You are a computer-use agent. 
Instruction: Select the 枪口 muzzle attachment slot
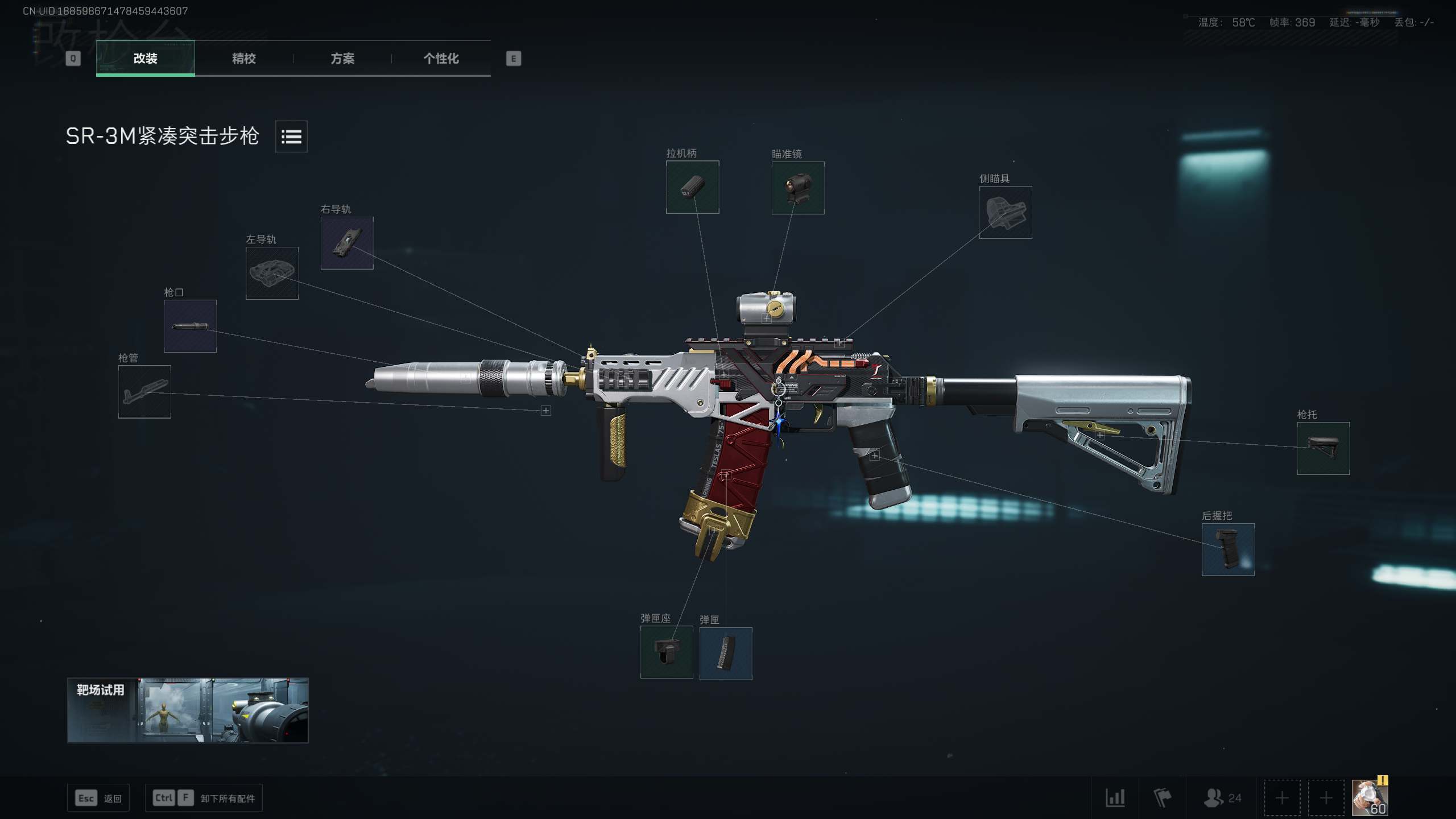click(190, 326)
